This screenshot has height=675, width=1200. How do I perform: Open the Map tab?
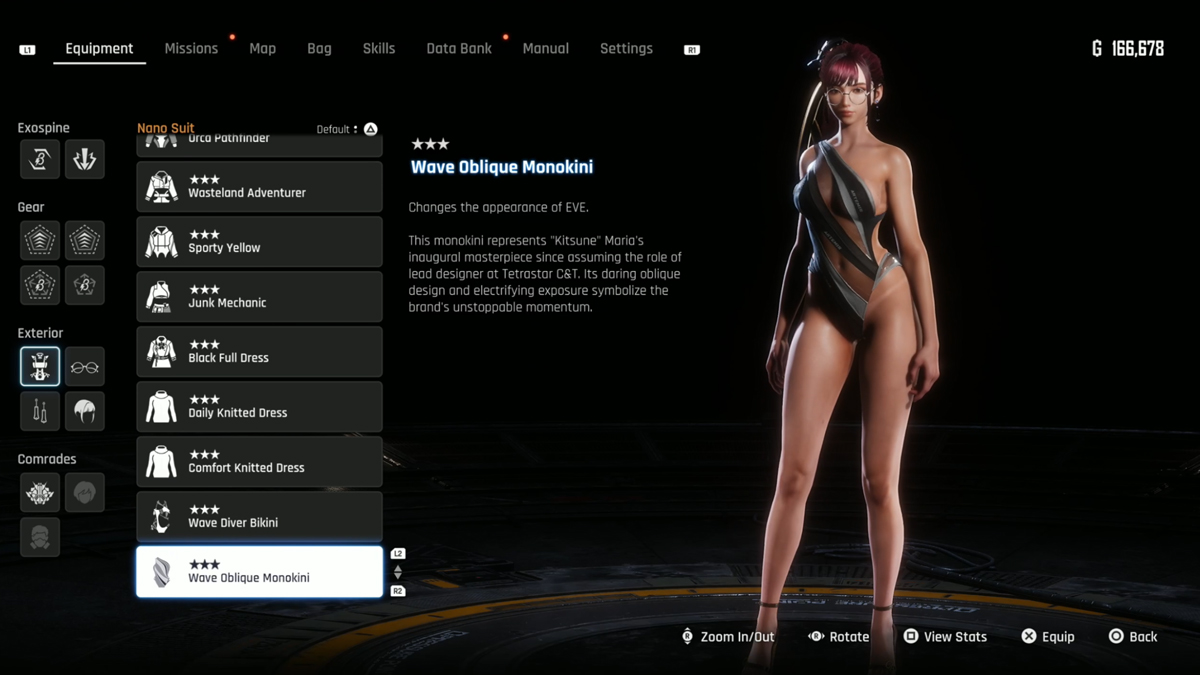click(x=262, y=48)
